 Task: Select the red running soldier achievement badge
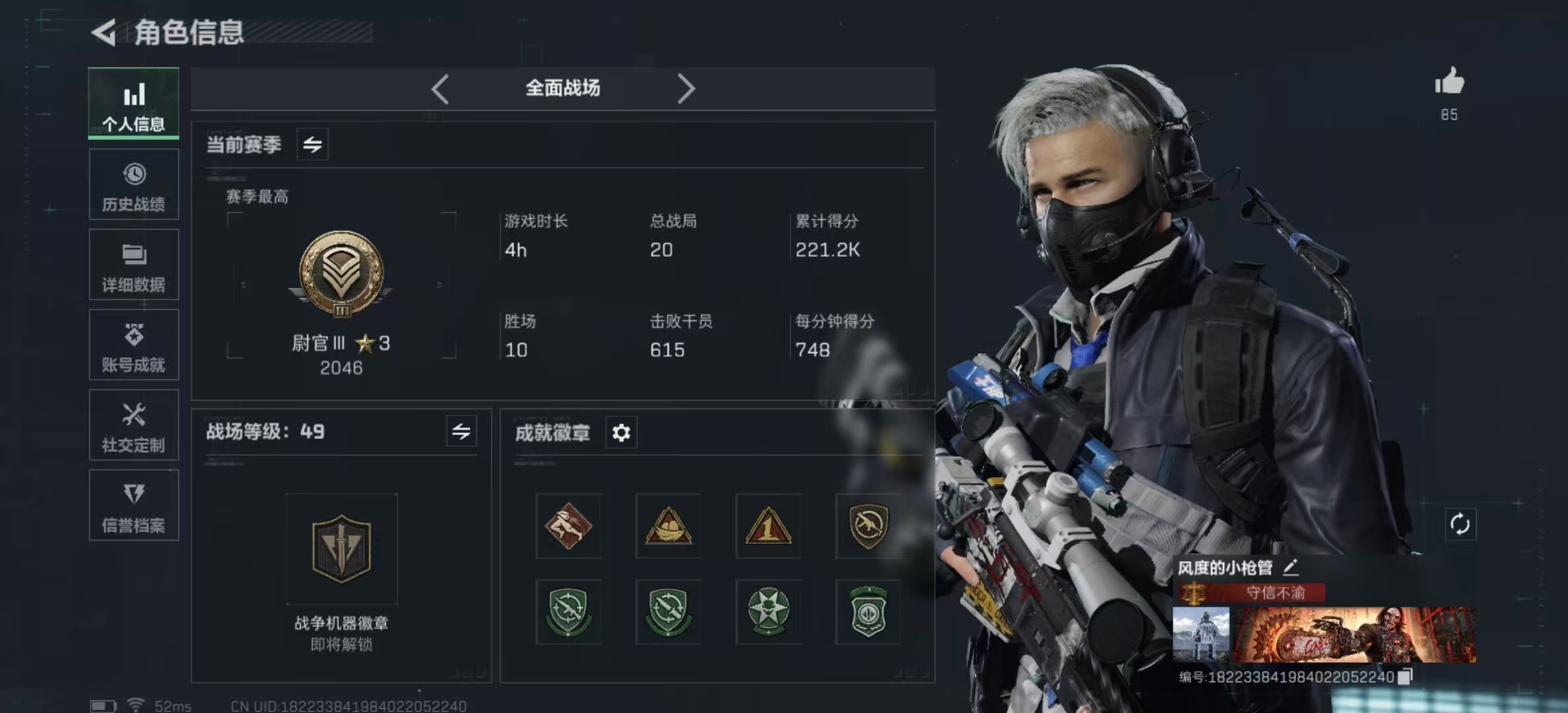pos(568,526)
